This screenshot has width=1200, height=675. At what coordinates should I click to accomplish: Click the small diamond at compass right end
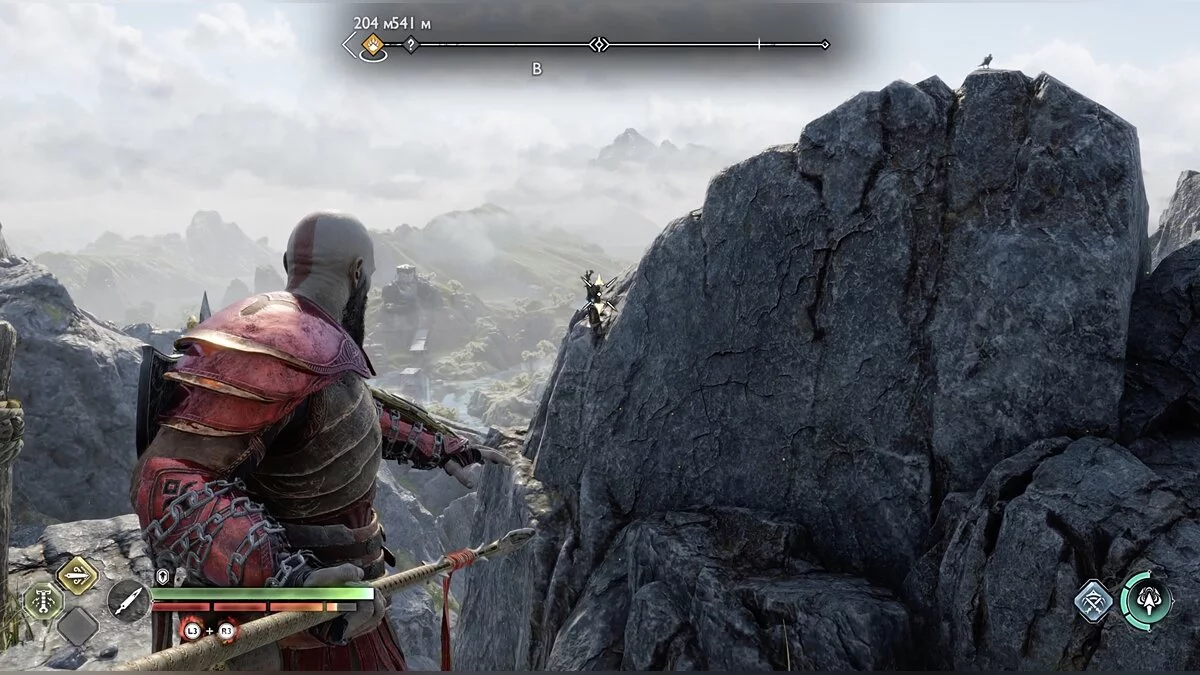[825, 44]
